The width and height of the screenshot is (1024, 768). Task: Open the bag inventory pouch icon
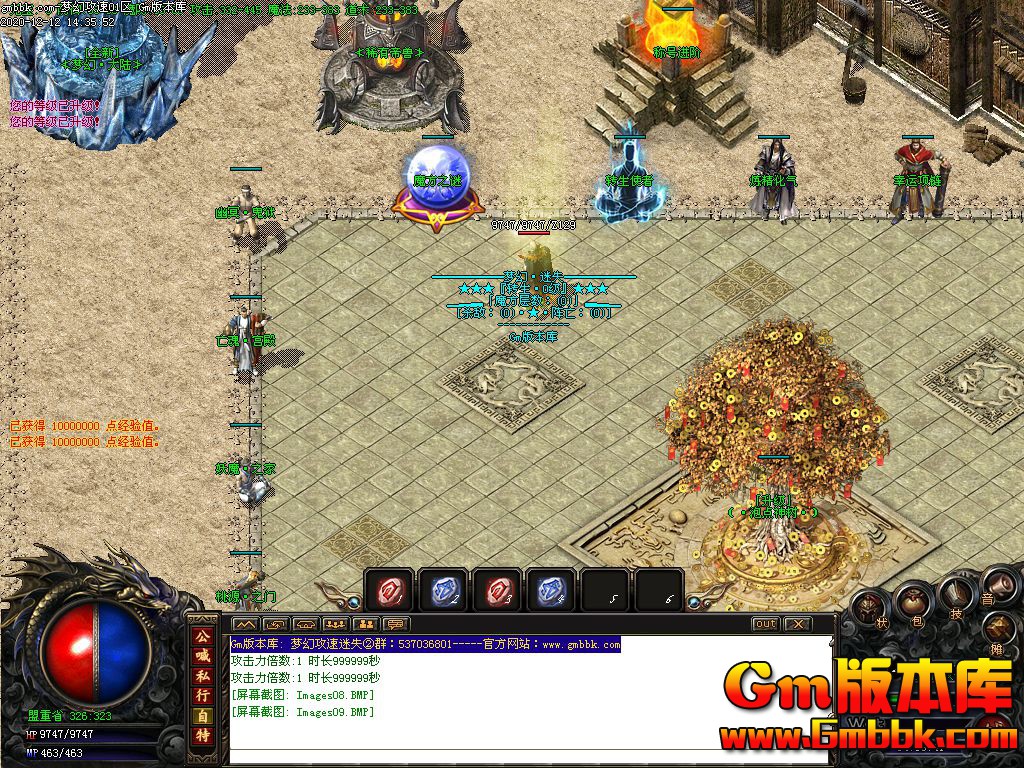click(913, 600)
